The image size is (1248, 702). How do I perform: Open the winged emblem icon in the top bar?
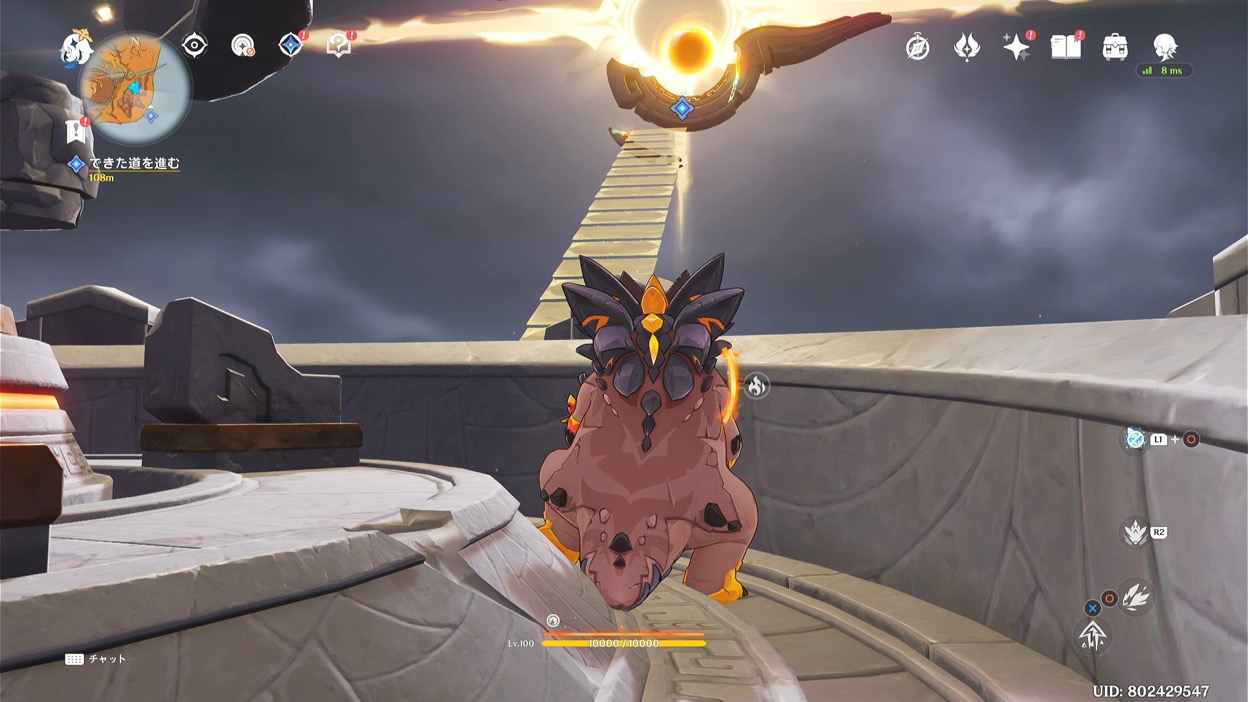pyautogui.click(x=967, y=47)
